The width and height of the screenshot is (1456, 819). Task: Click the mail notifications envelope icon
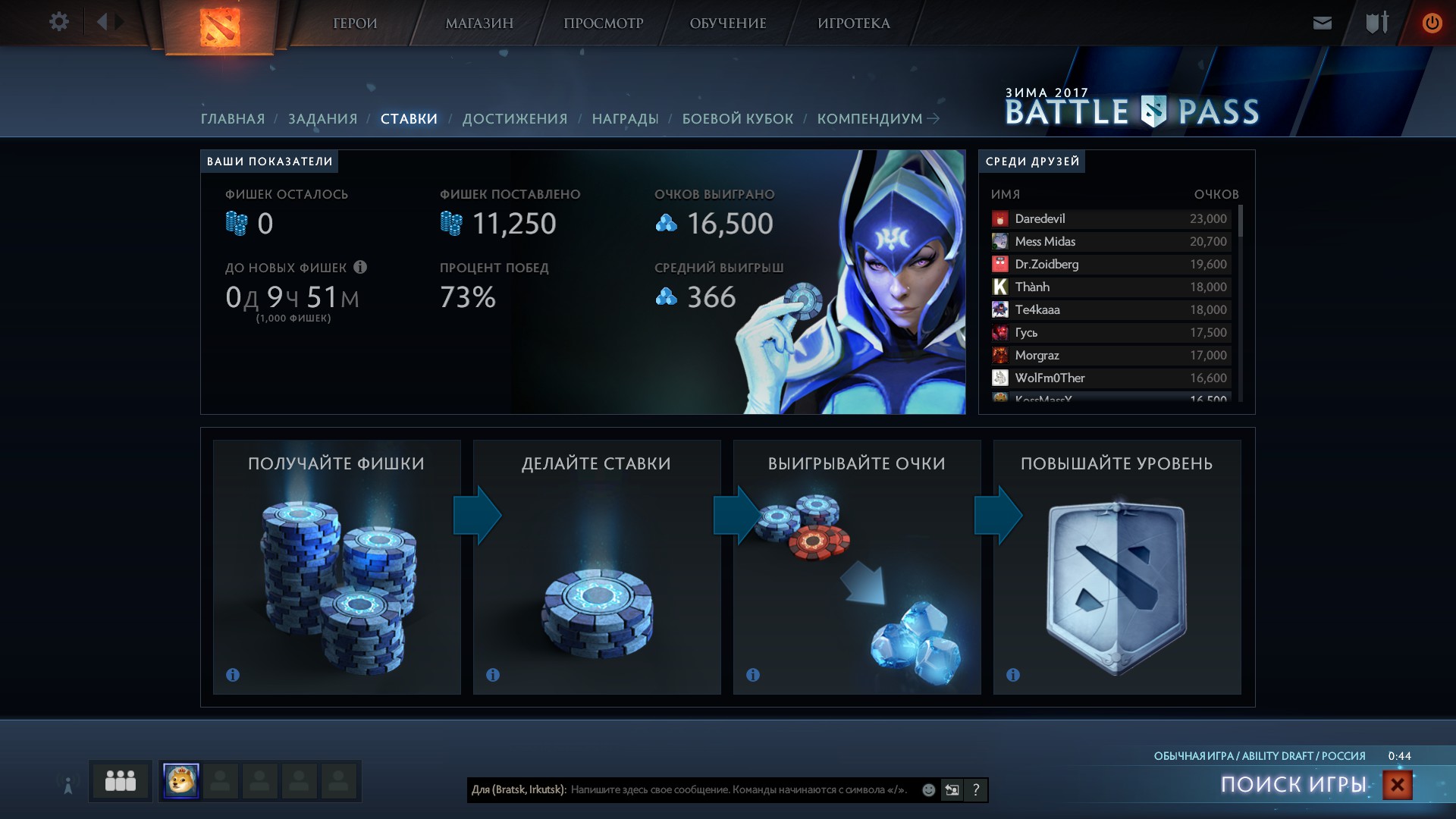[1321, 23]
